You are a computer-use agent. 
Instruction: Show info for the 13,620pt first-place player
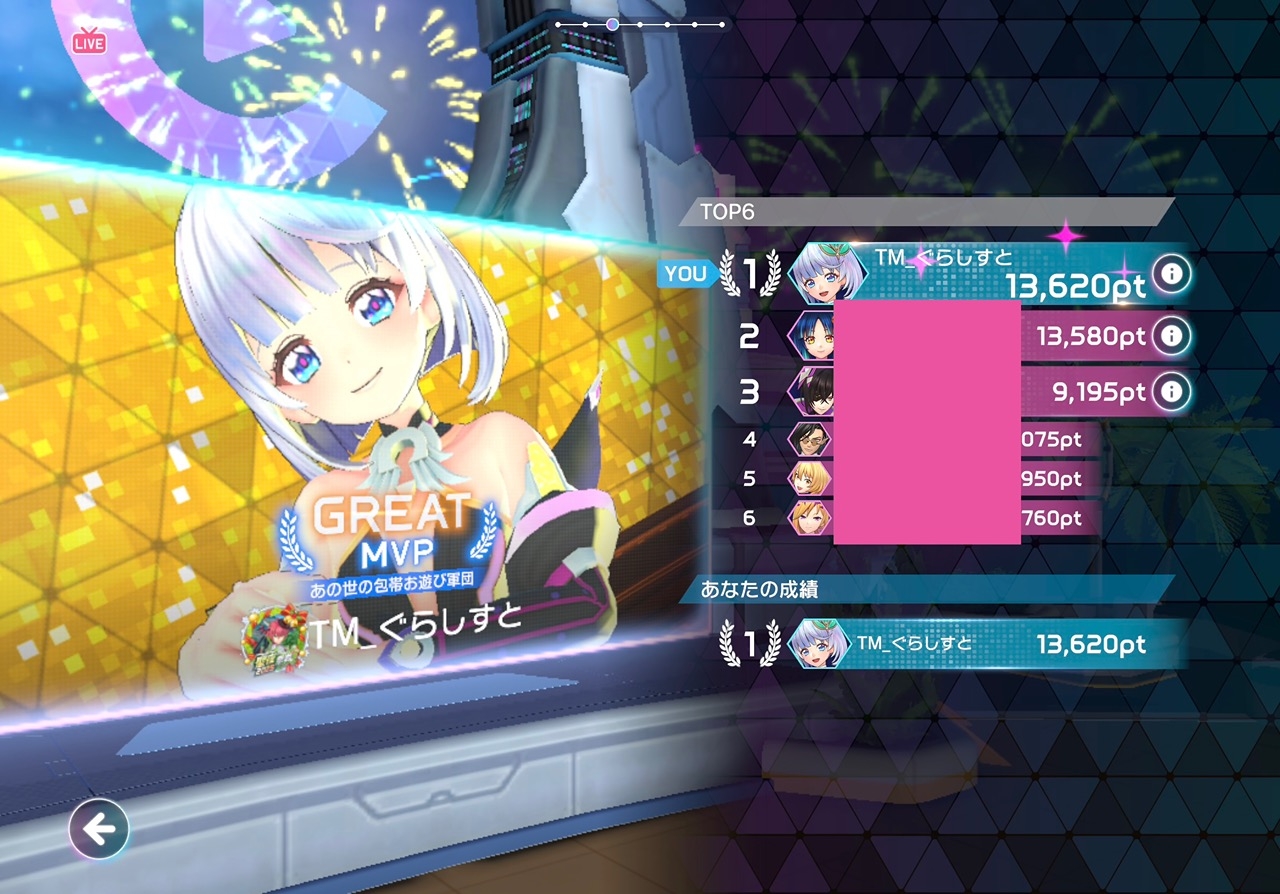click(1171, 273)
